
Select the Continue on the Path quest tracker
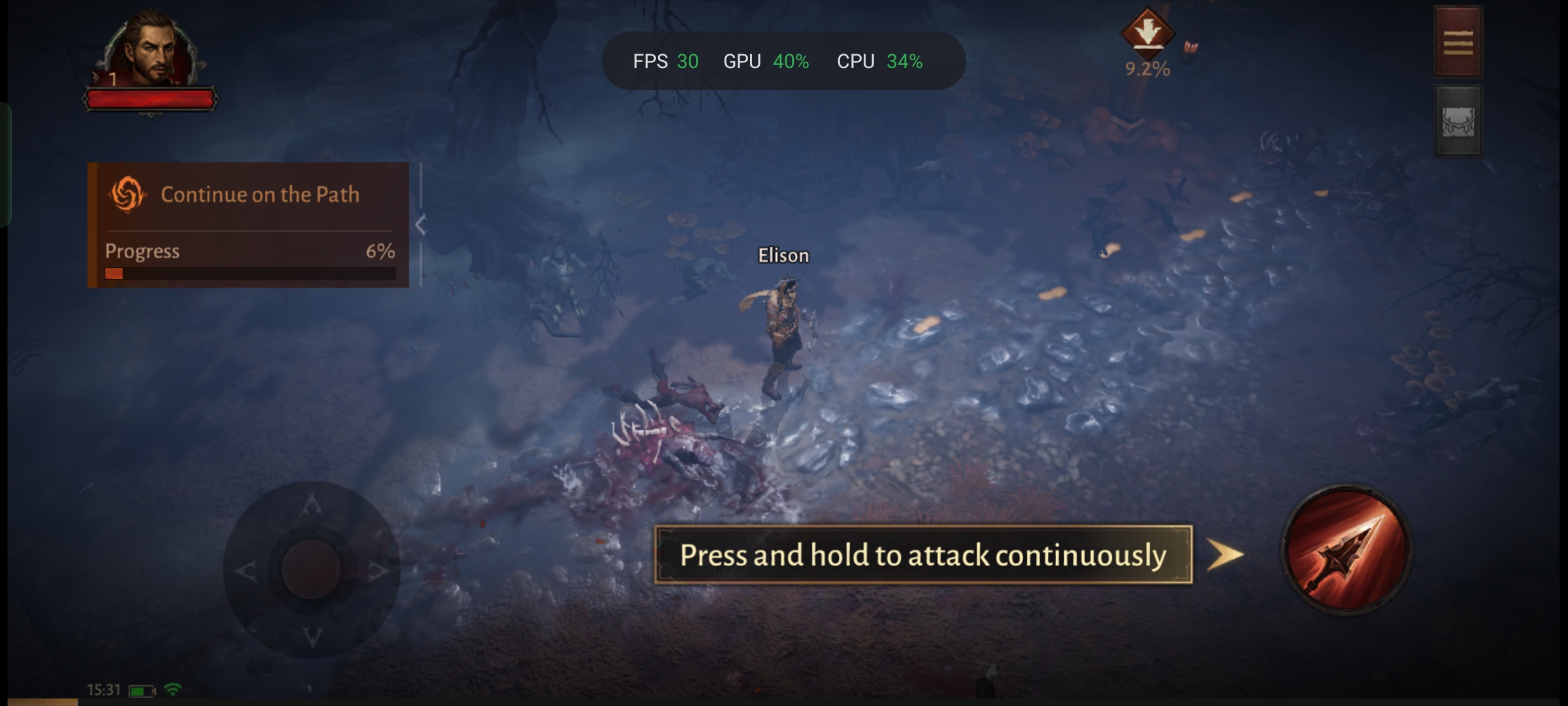click(x=248, y=224)
